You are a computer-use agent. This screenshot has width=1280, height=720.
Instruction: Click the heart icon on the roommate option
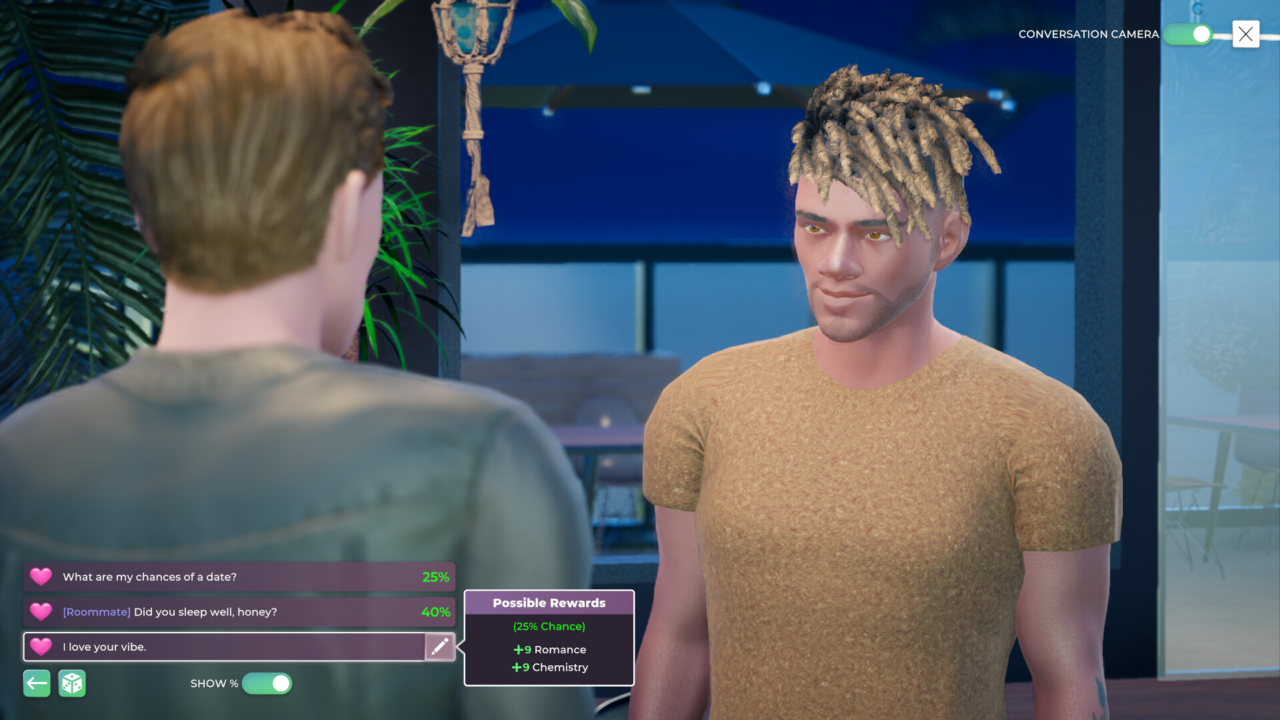[x=40, y=611]
